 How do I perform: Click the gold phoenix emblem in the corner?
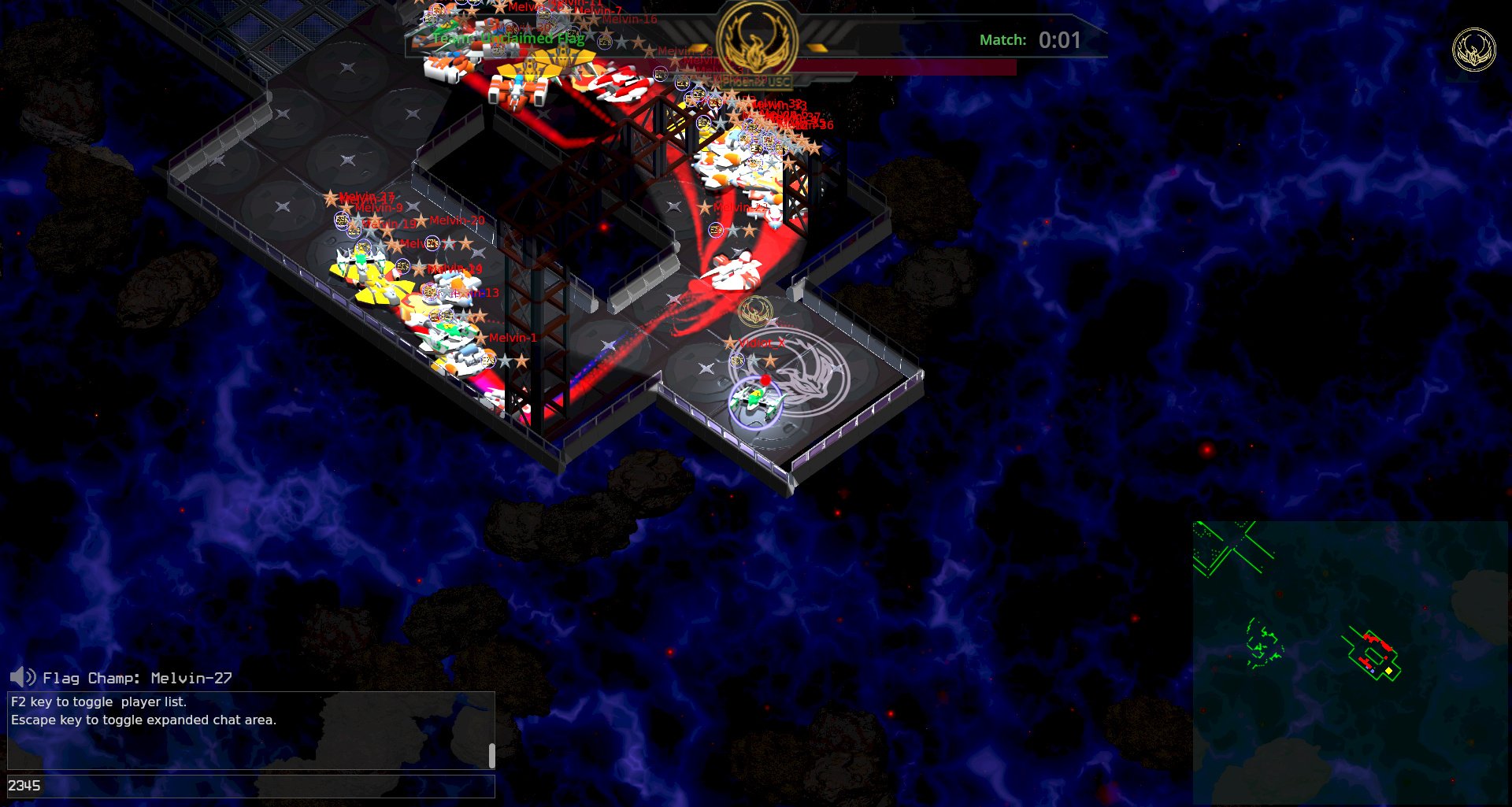pos(1473,50)
